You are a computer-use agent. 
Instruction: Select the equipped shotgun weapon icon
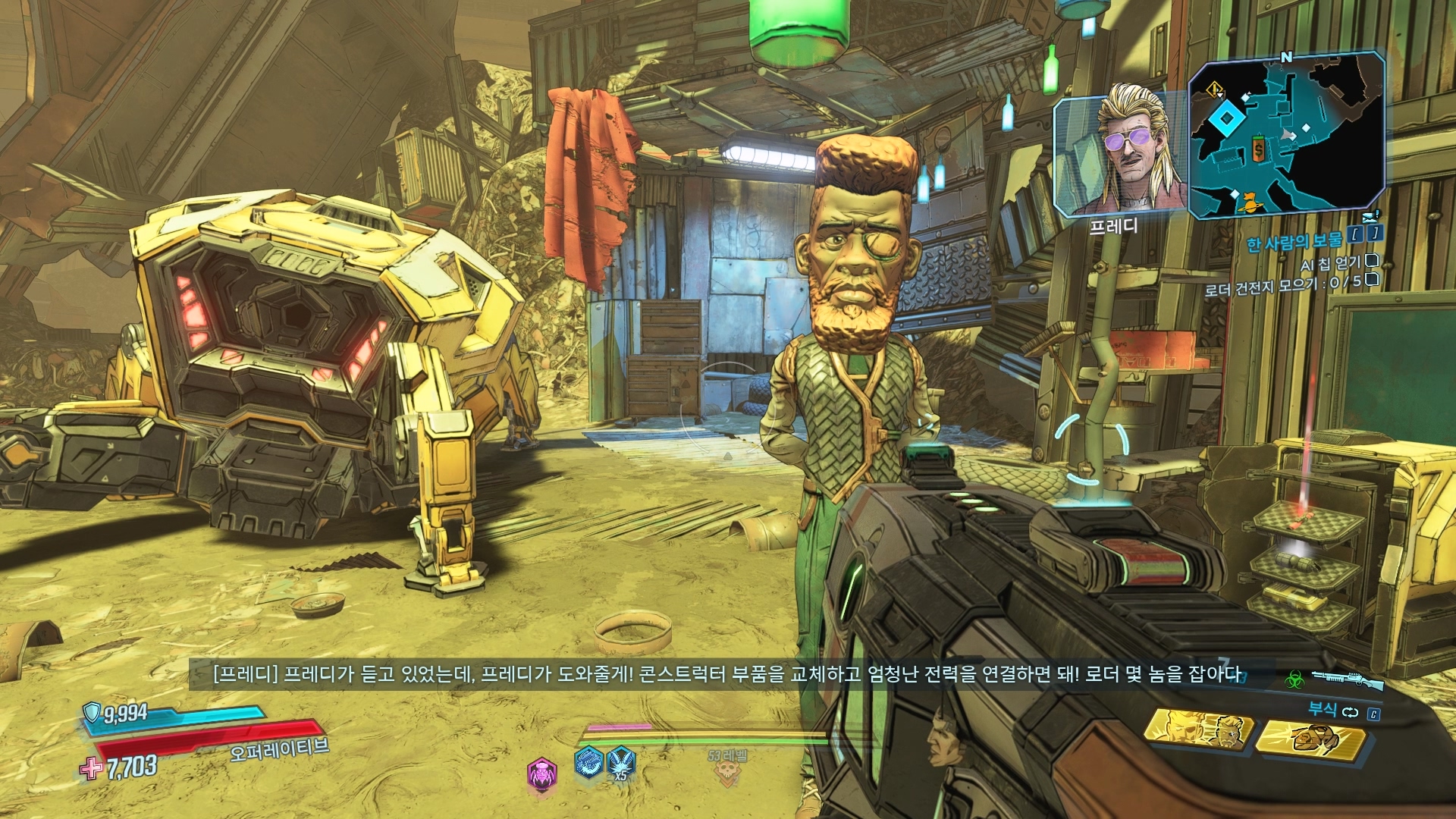tap(1348, 679)
